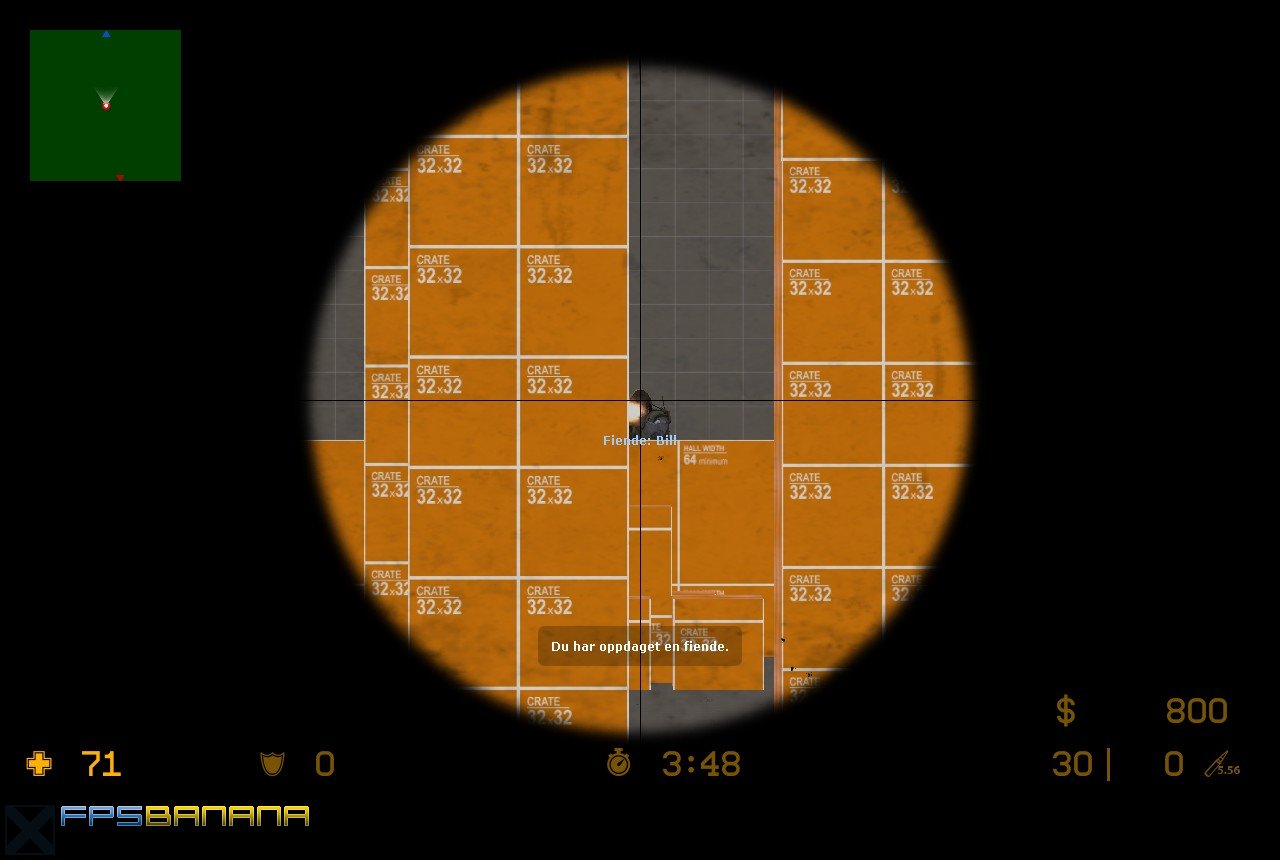Click the blue teammate triangle on the radar

105,34
